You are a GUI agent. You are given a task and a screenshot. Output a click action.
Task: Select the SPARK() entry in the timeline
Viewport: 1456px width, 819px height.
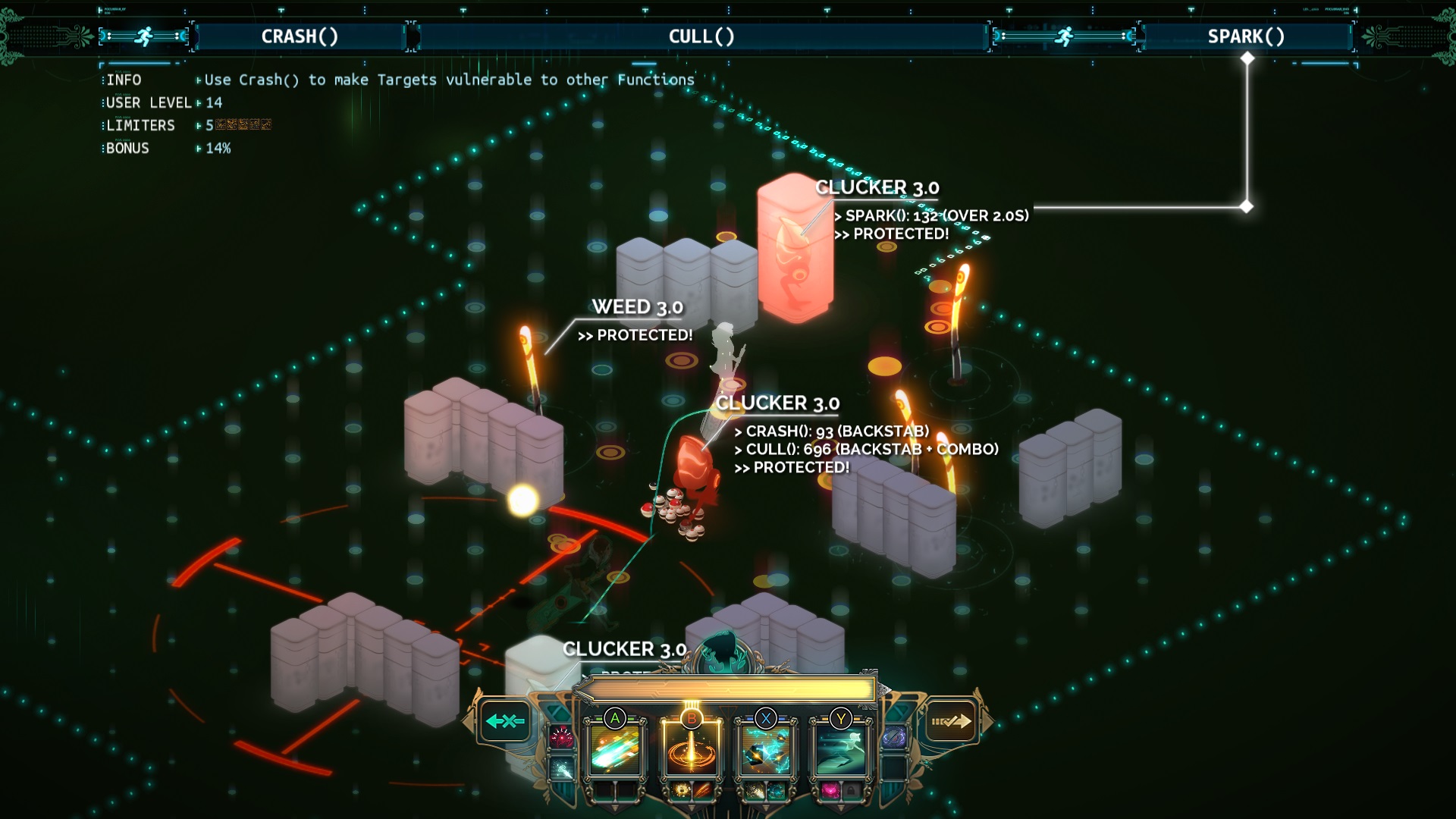pyautogui.click(x=1246, y=36)
